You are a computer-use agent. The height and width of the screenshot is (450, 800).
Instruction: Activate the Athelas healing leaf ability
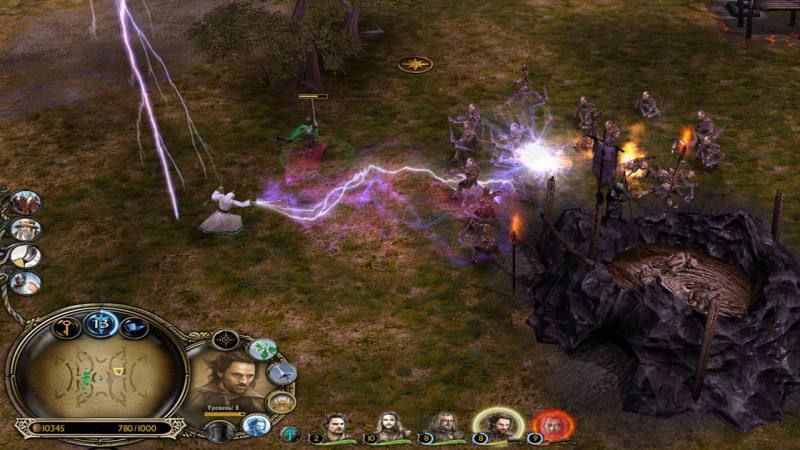[262, 350]
